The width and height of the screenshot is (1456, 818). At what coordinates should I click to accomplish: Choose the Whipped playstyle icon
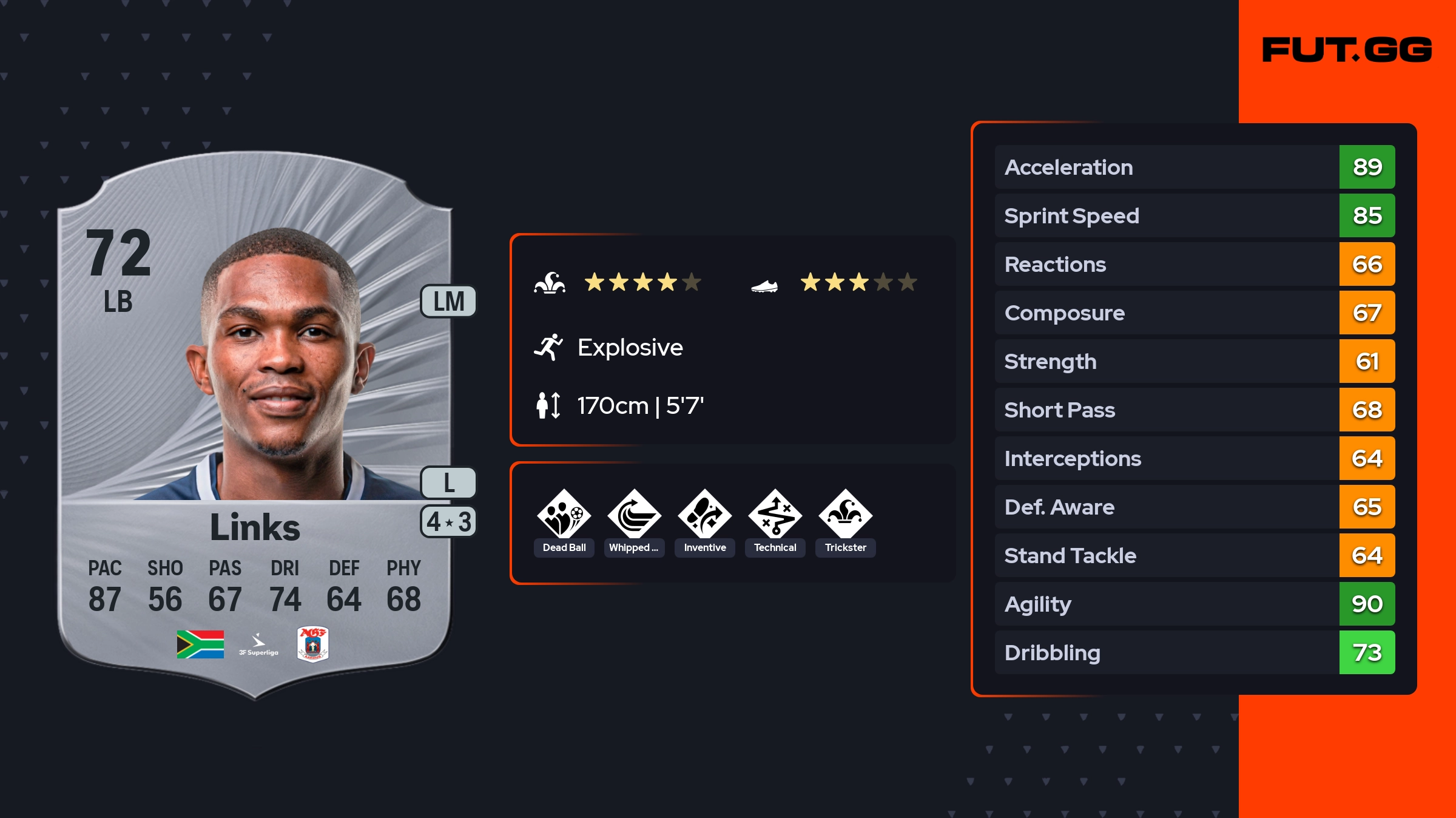coord(635,515)
